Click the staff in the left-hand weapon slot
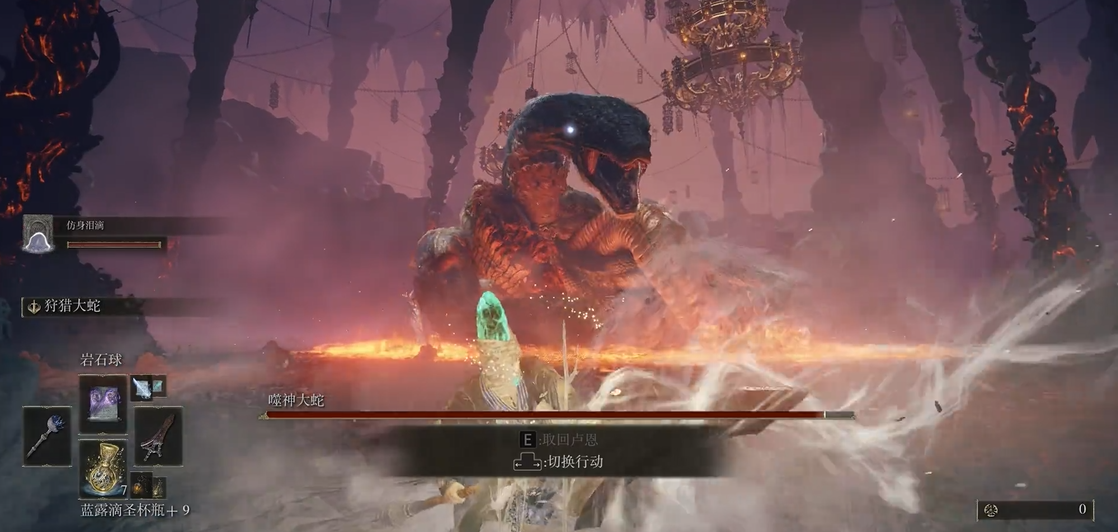The width and height of the screenshot is (1118, 532). (47, 436)
